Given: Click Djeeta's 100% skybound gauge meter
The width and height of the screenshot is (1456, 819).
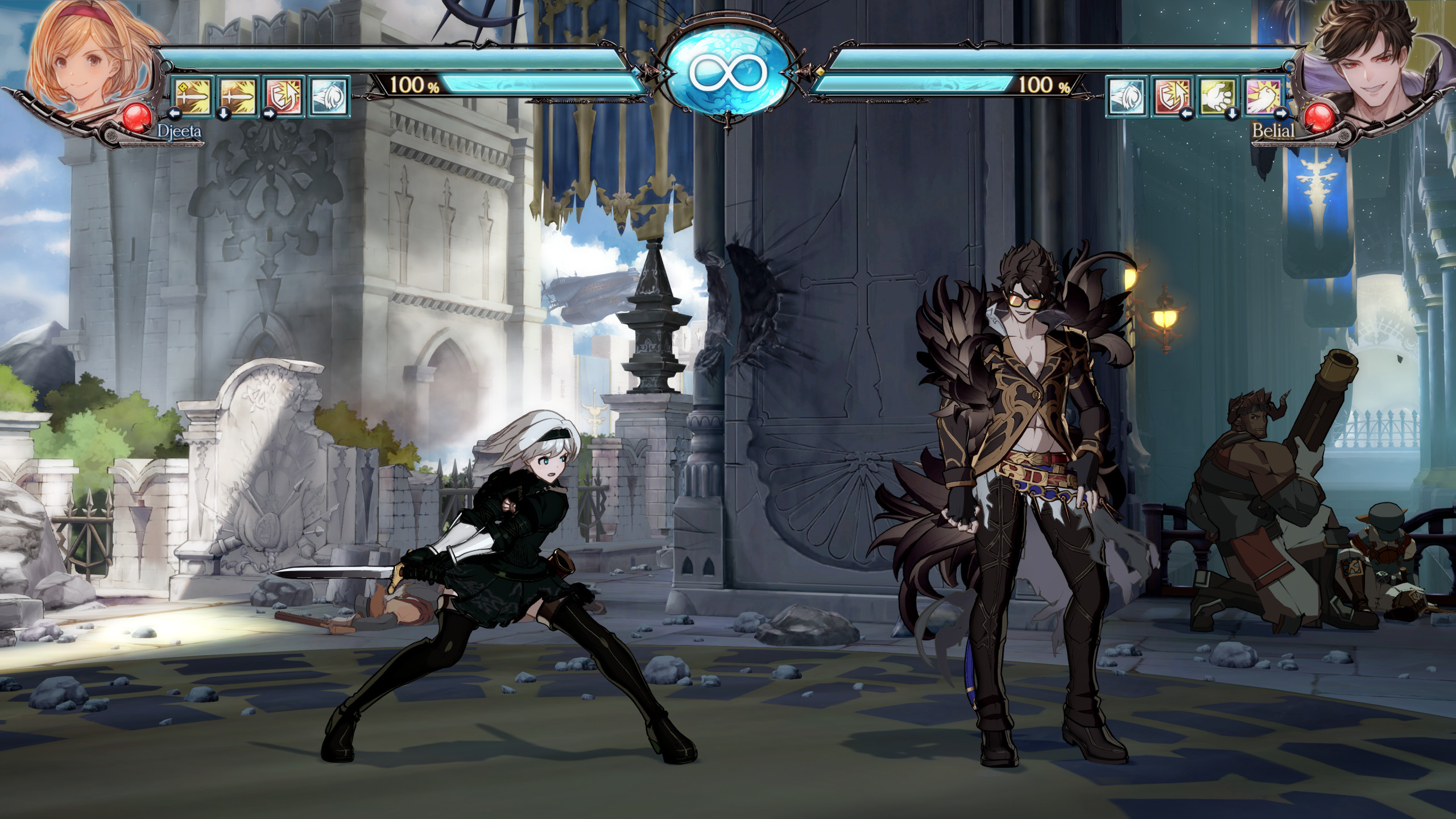Looking at the screenshot, I should (x=512, y=85).
